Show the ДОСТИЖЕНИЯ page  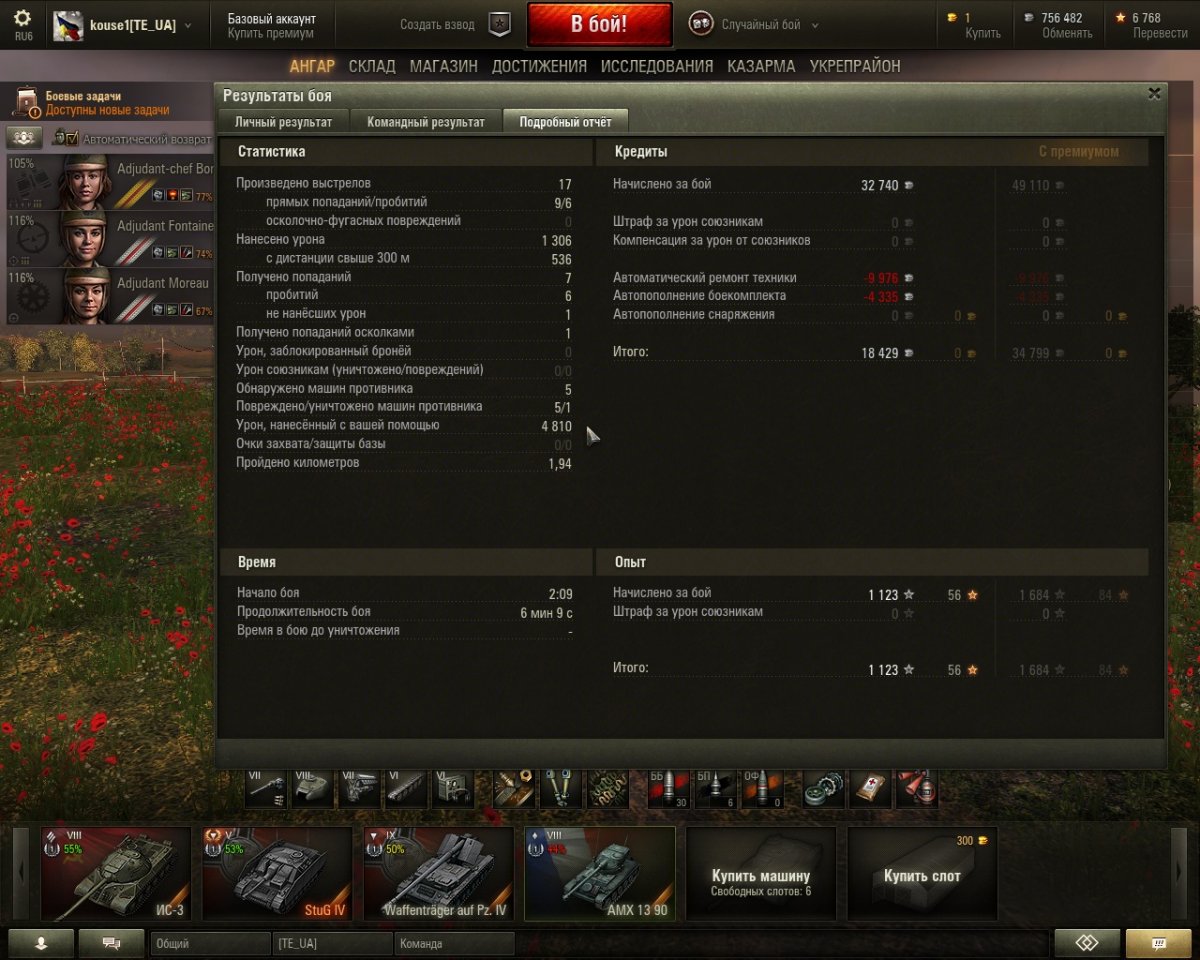click(x=539, y=66)
